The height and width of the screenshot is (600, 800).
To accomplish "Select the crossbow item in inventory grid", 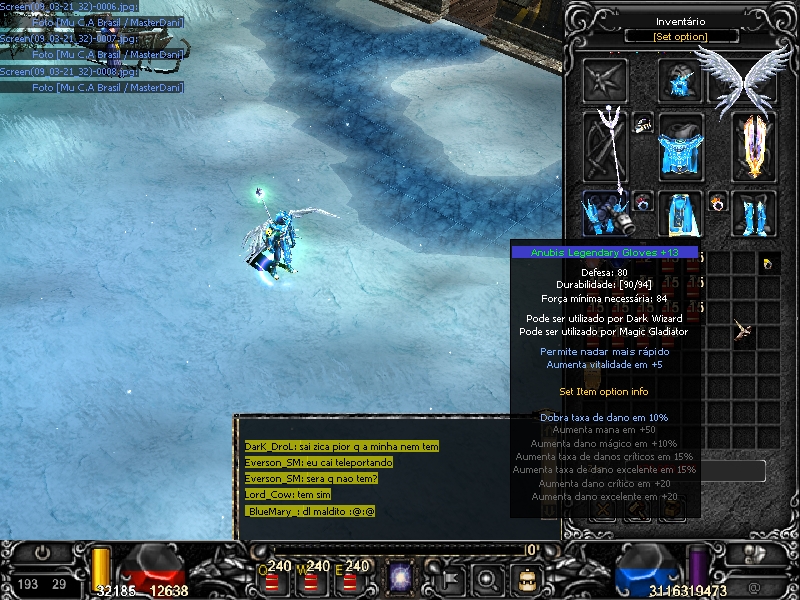I will click(x=743, y=328).
